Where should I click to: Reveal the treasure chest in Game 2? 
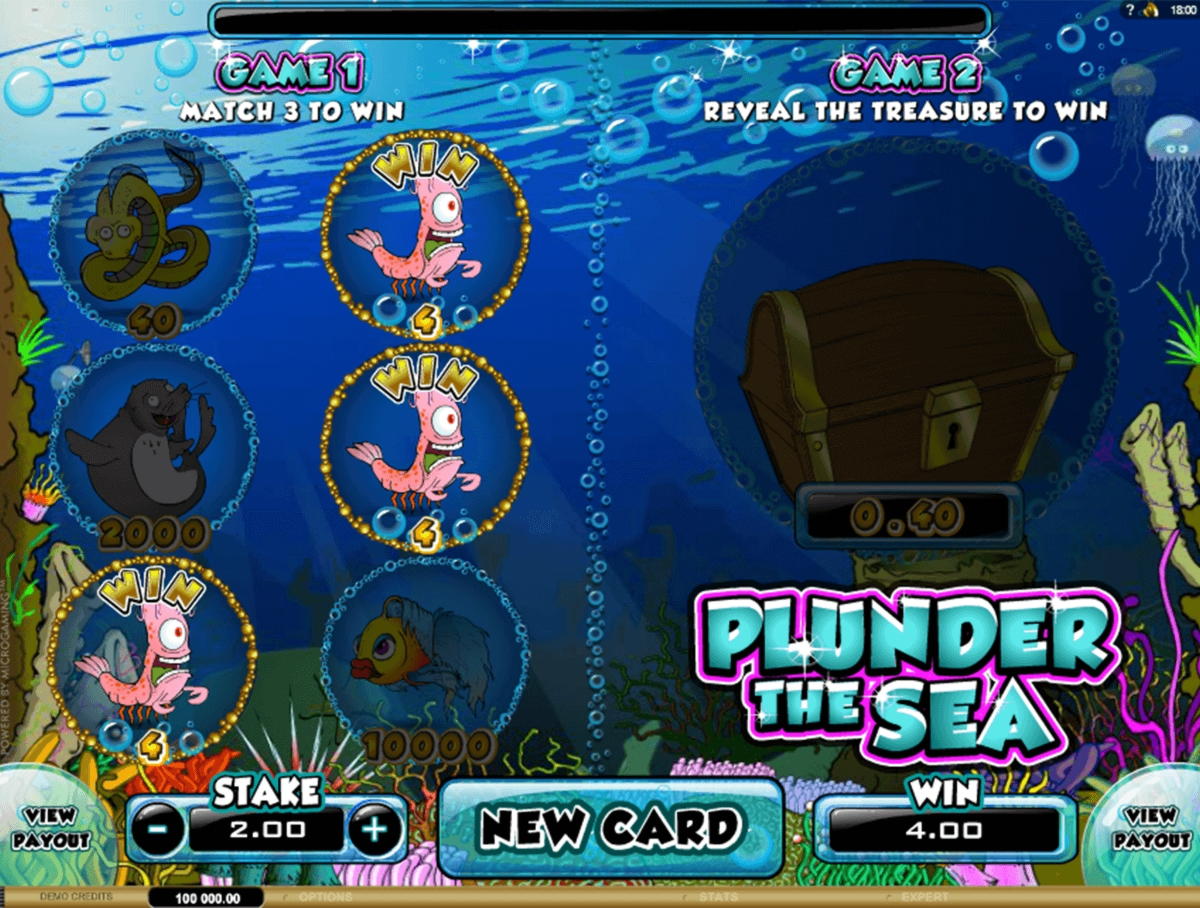pyautogui.click(x=905, y=370)
